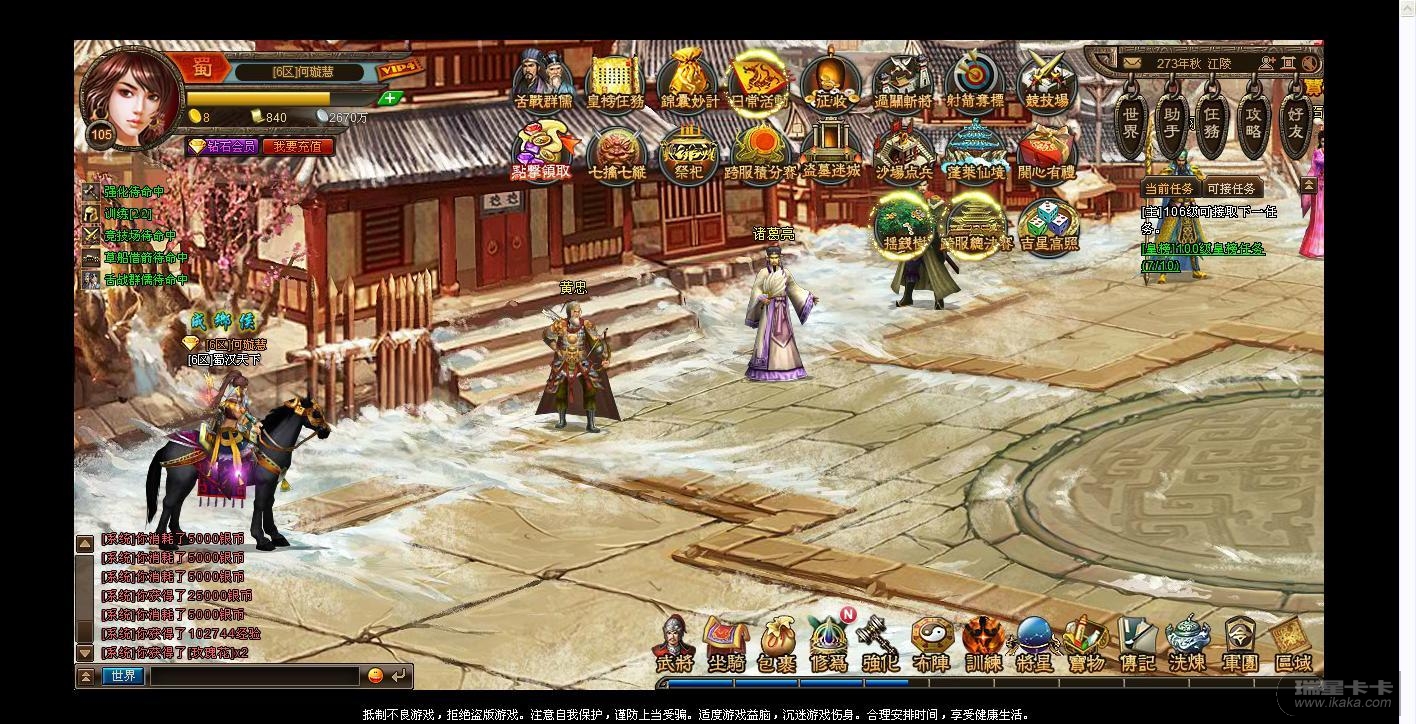Open the 强化 hammer enhancement menu
Image resolution: width=1416 pixels, height=724 pixels.
pos(880,645)
